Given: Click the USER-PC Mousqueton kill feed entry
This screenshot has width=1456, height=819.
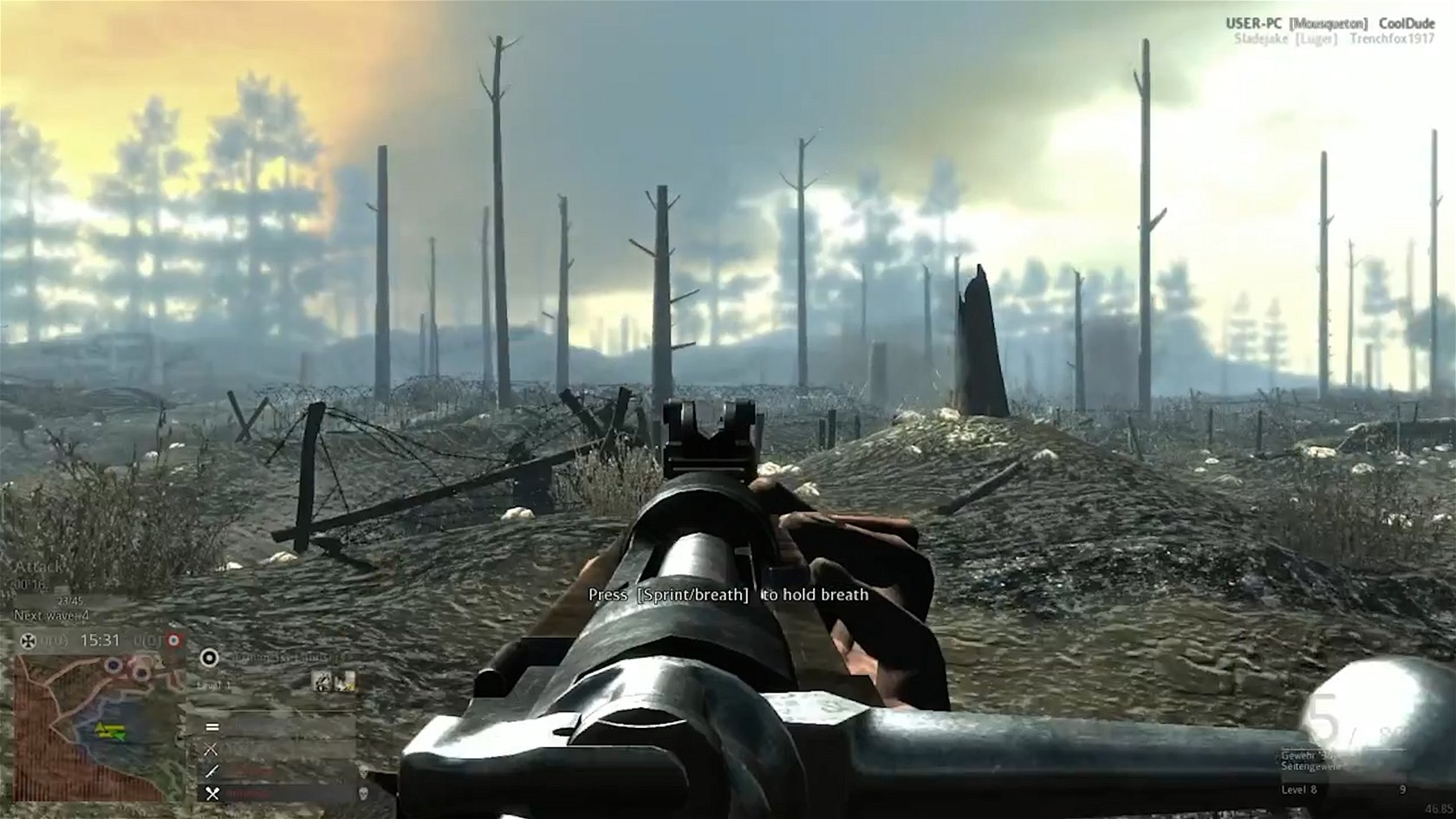Looking at the screenshot, I should coord(1329,23).
